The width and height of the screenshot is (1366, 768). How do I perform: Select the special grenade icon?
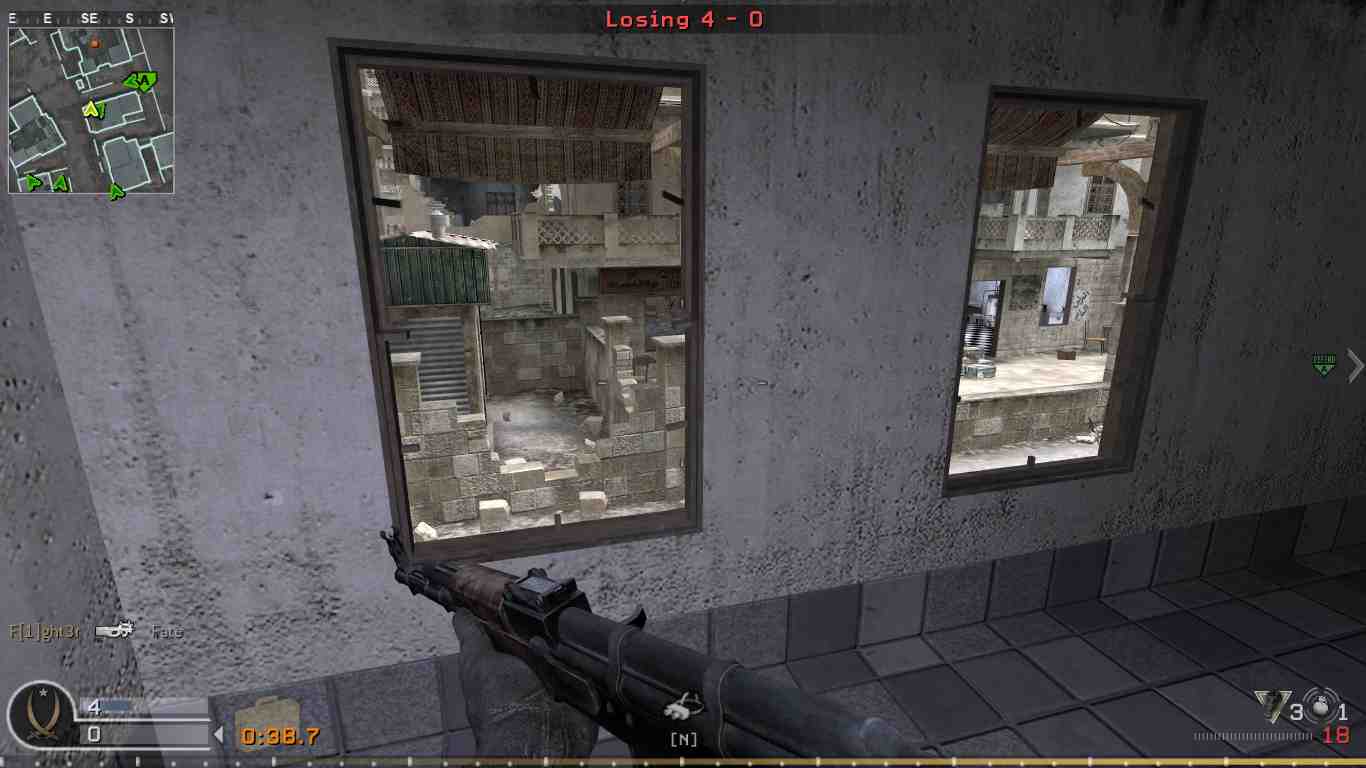1318,707
